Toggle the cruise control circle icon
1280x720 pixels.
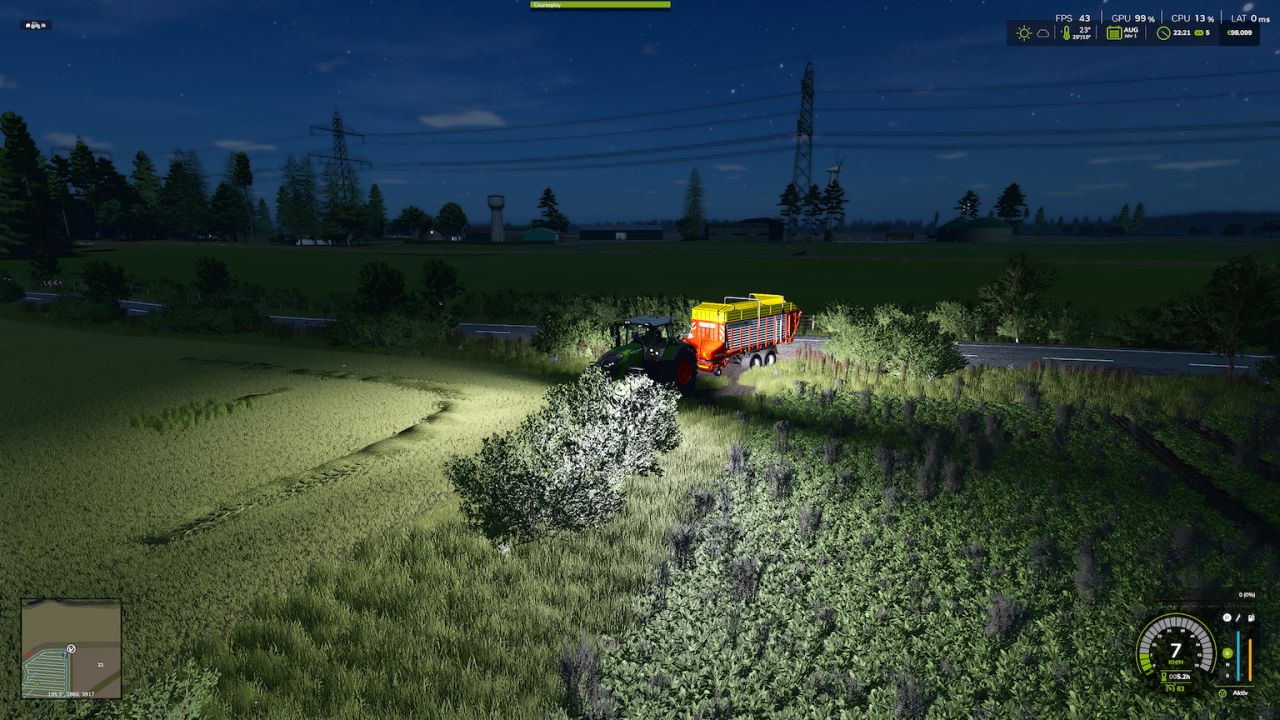[1227, 617]
